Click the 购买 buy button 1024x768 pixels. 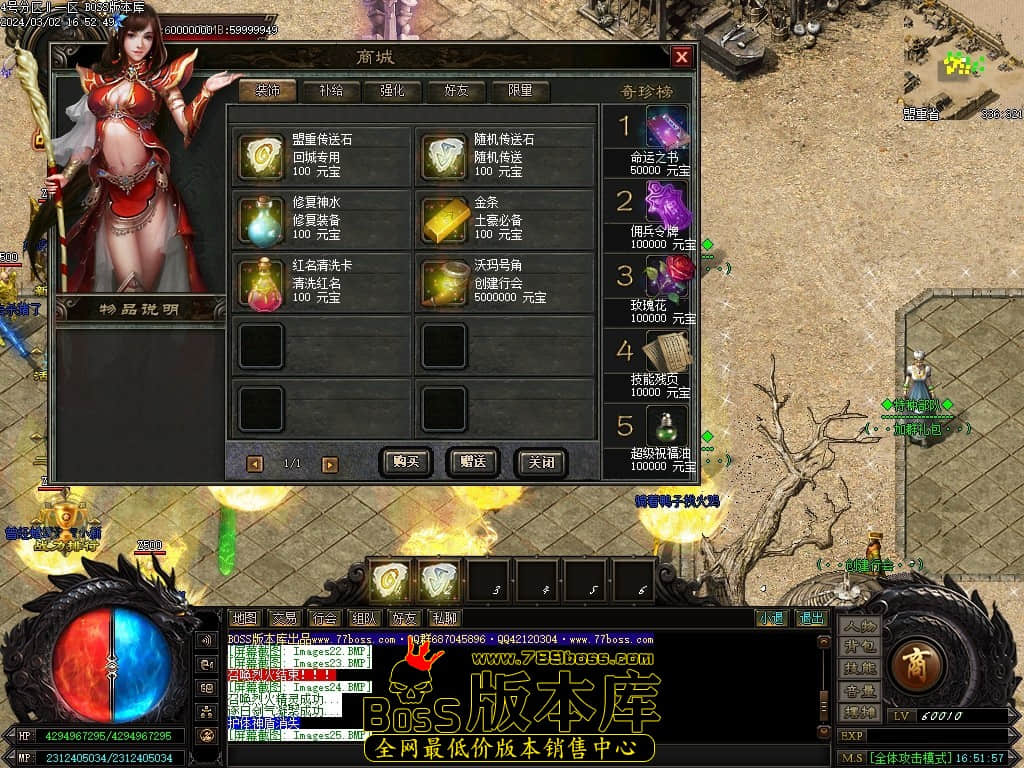[x=406, y=462]
